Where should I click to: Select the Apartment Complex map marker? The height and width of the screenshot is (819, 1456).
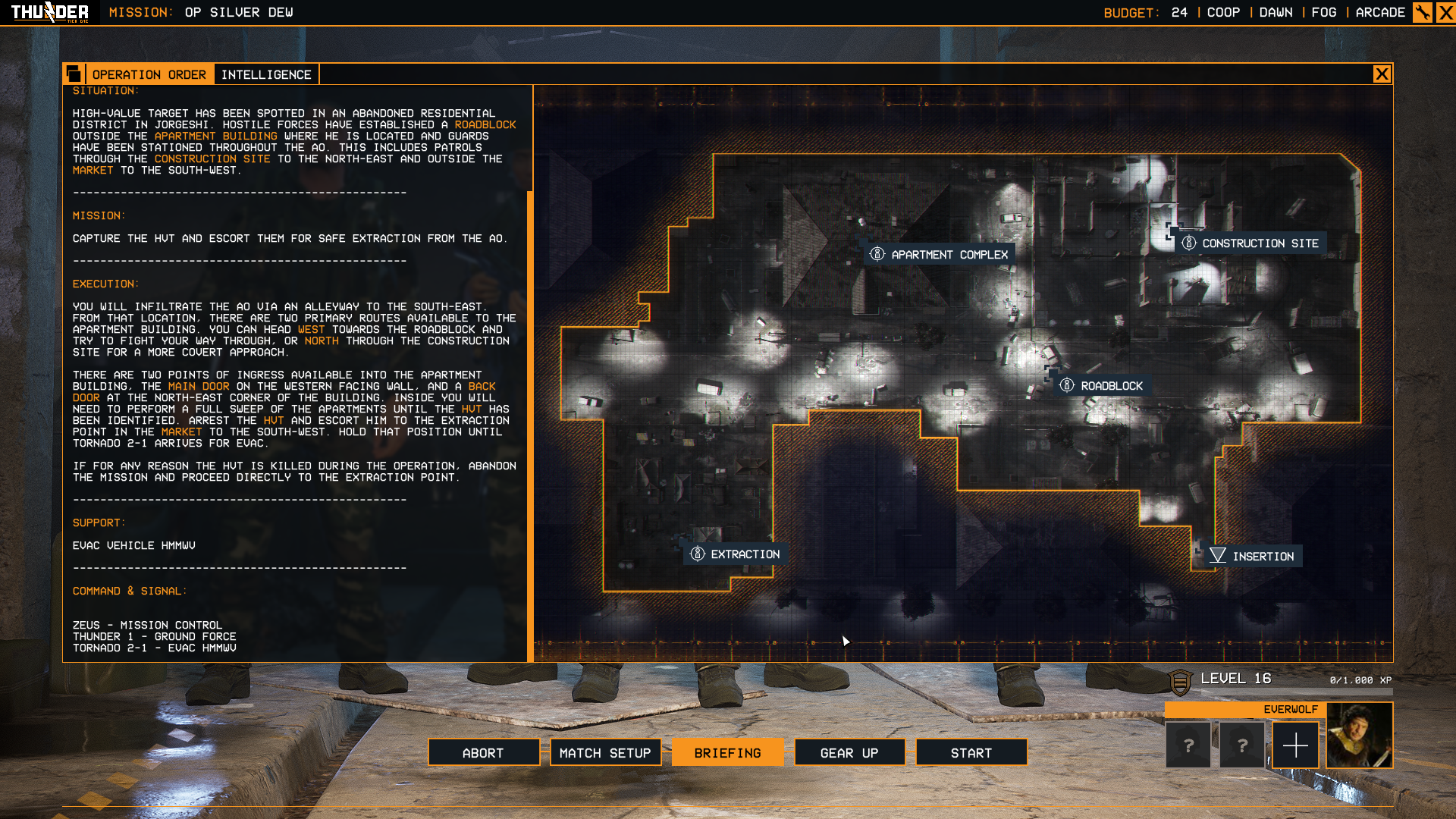pos(940,255)
